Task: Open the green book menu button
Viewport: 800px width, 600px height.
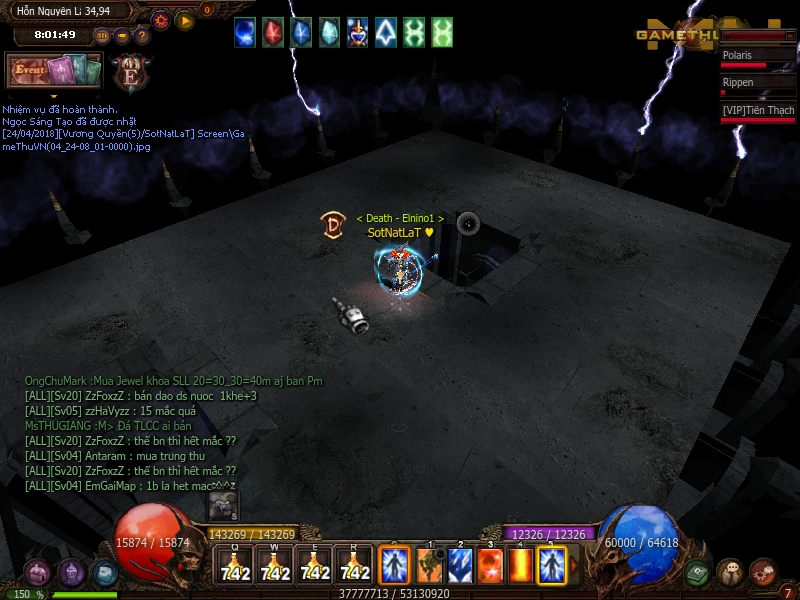Action: point(697,573)
